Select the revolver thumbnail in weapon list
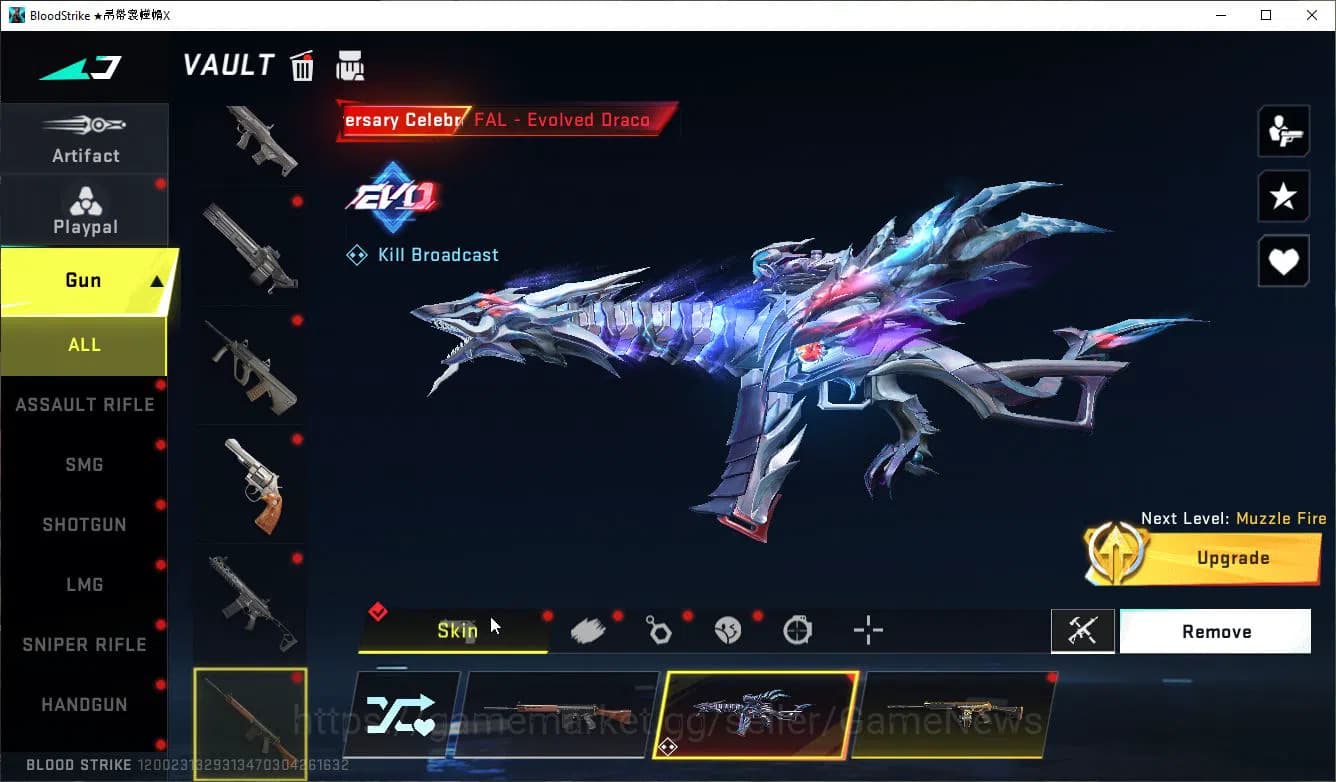Screen dimensions: 1336x782 point(250,483)
